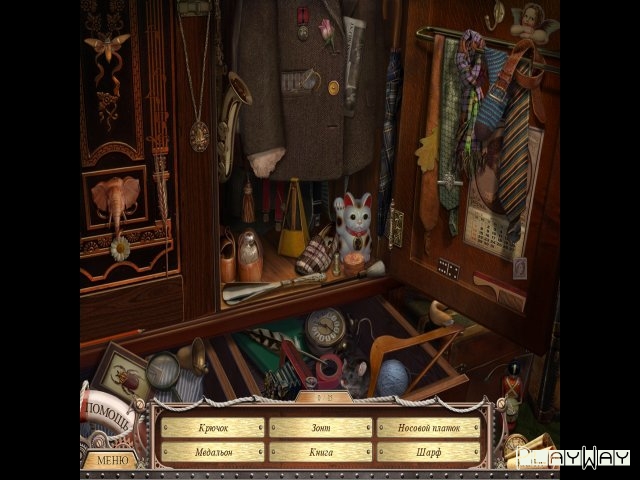640x480 pixels.
Task: Click the Носовой платок list entry
Action: click(x=429, y=428)
